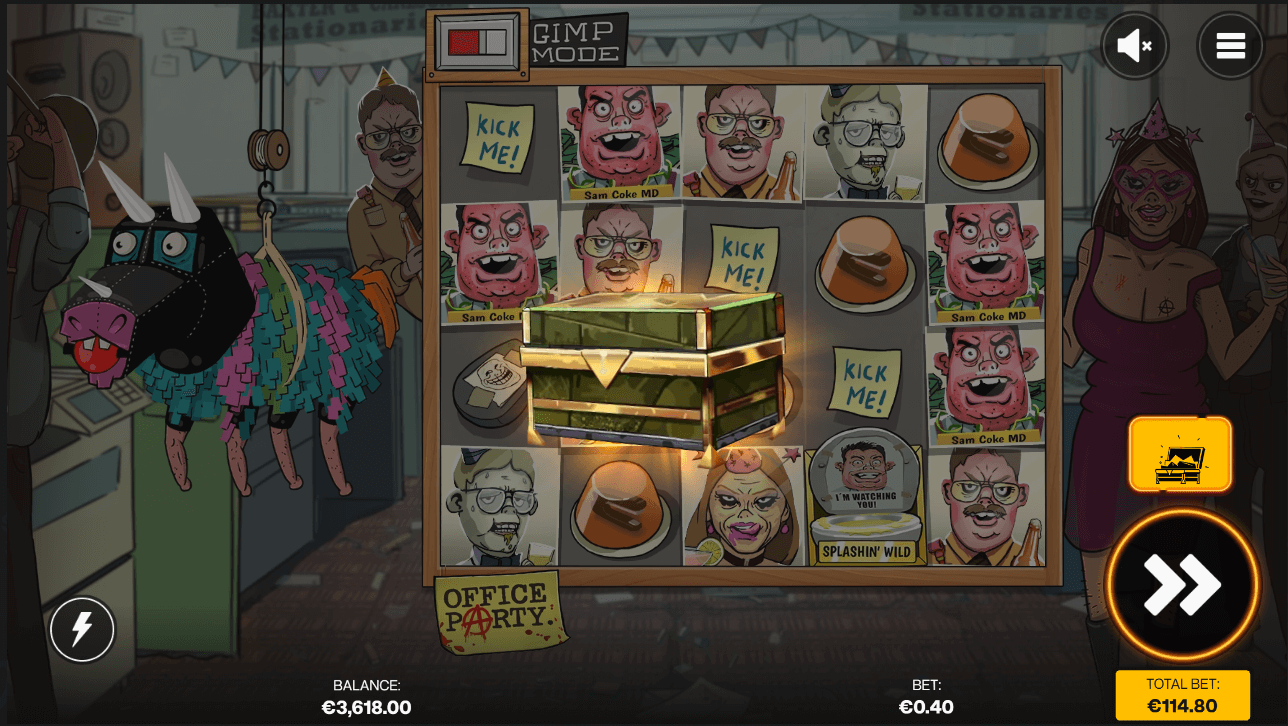Open bet settings from the BALANCE display
This screenshot has width=1288, height=726.
point(366,697)
